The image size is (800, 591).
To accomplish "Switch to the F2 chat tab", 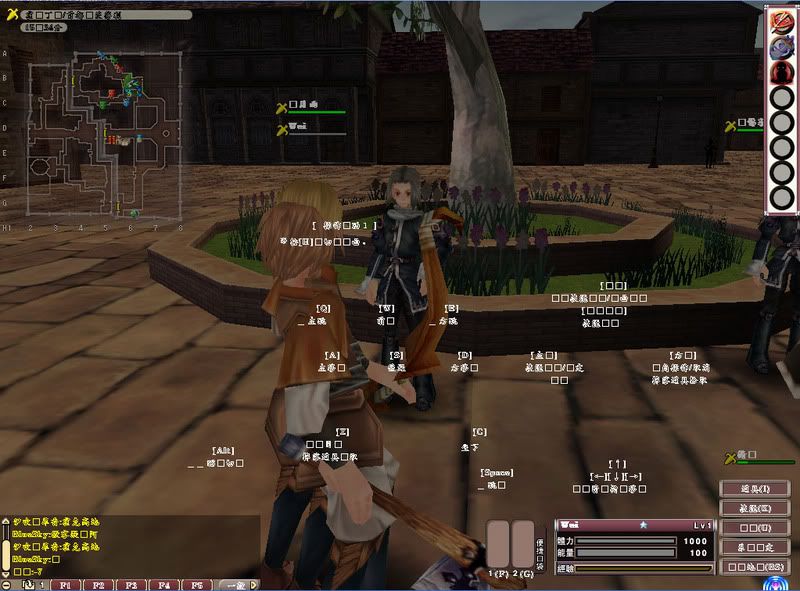I will pos(100,584).
